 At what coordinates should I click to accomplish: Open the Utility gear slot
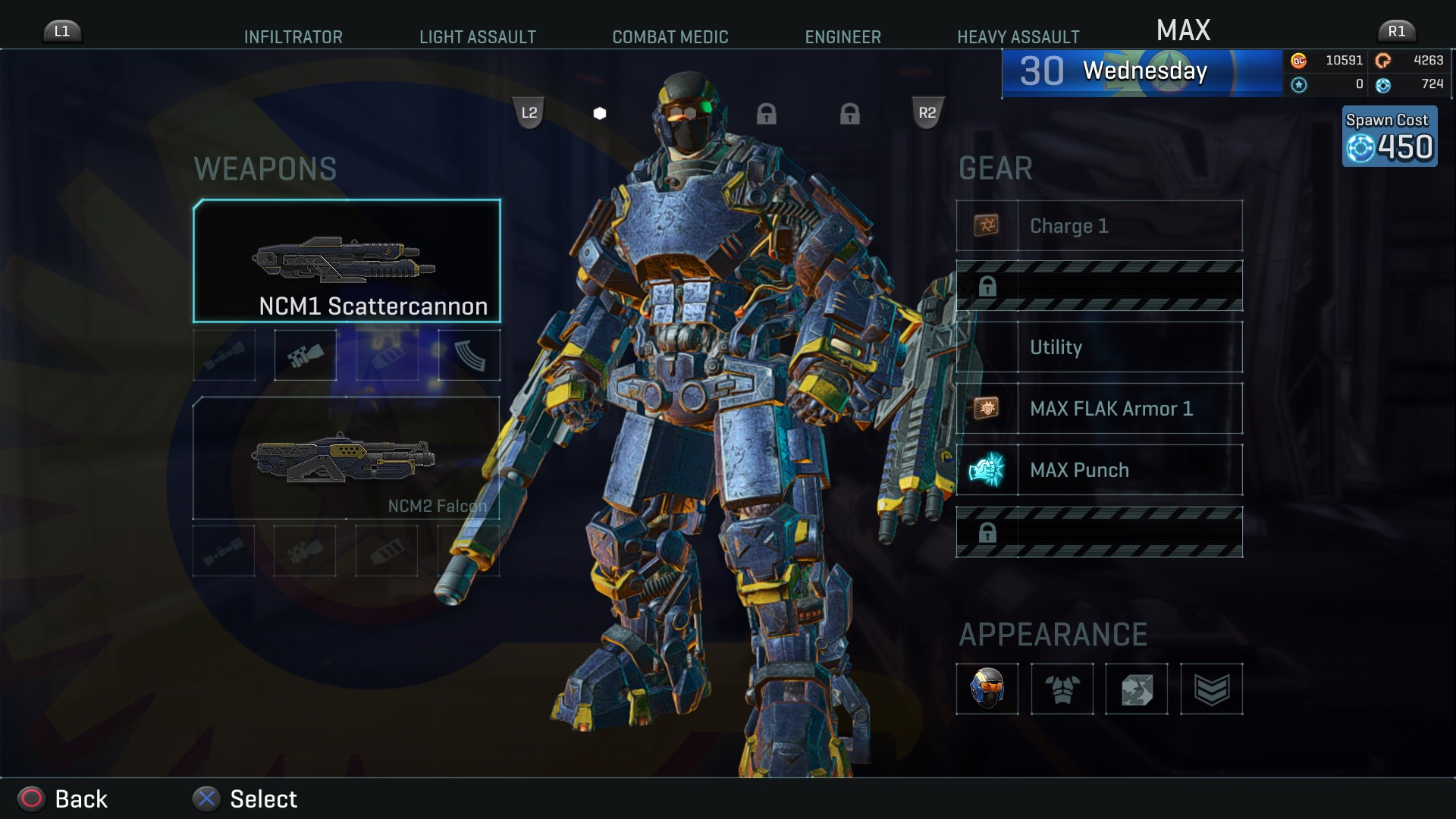pos(1099,347)
